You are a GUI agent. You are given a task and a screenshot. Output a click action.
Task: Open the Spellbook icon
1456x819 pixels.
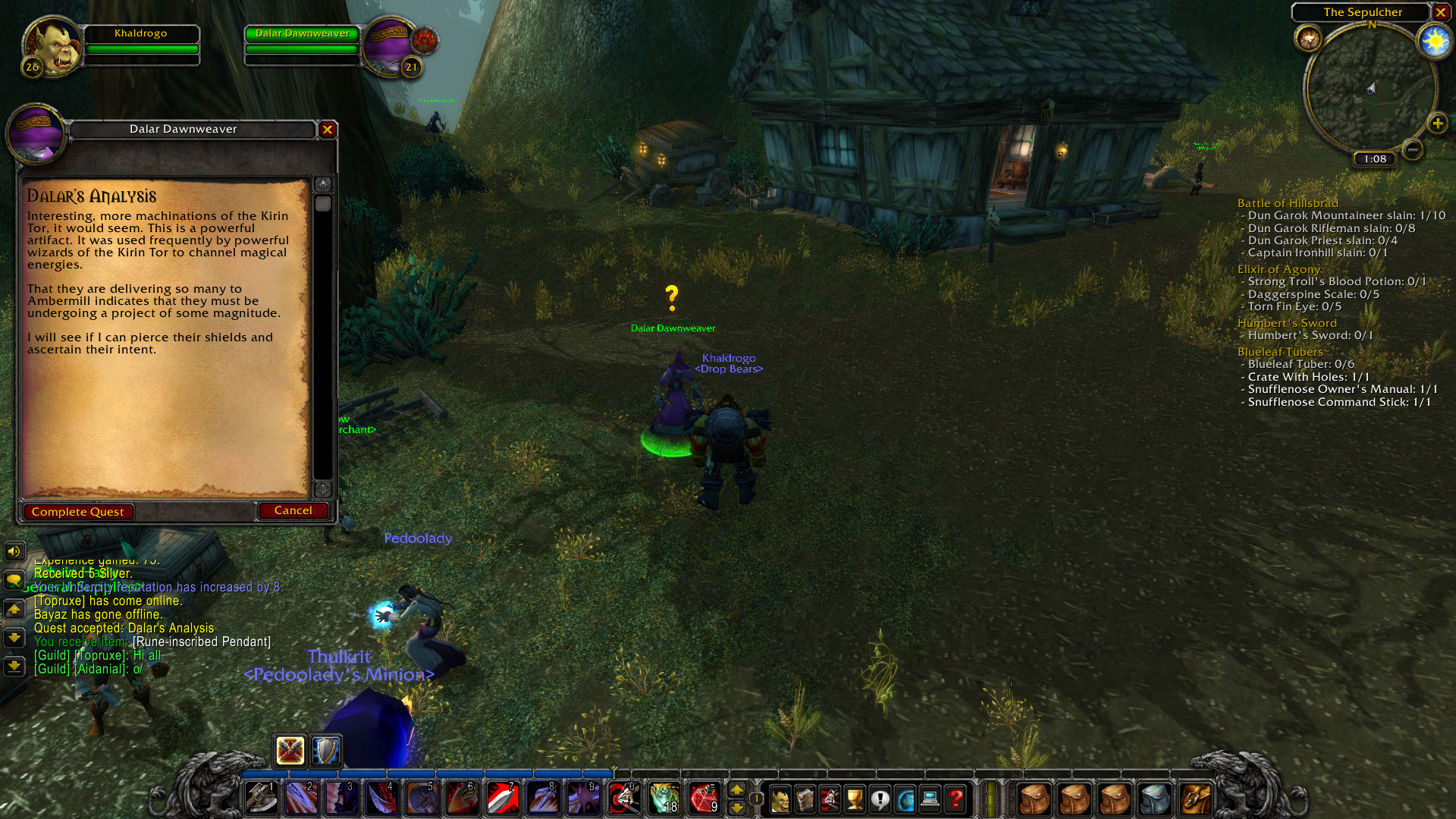[x=805, y=798]
